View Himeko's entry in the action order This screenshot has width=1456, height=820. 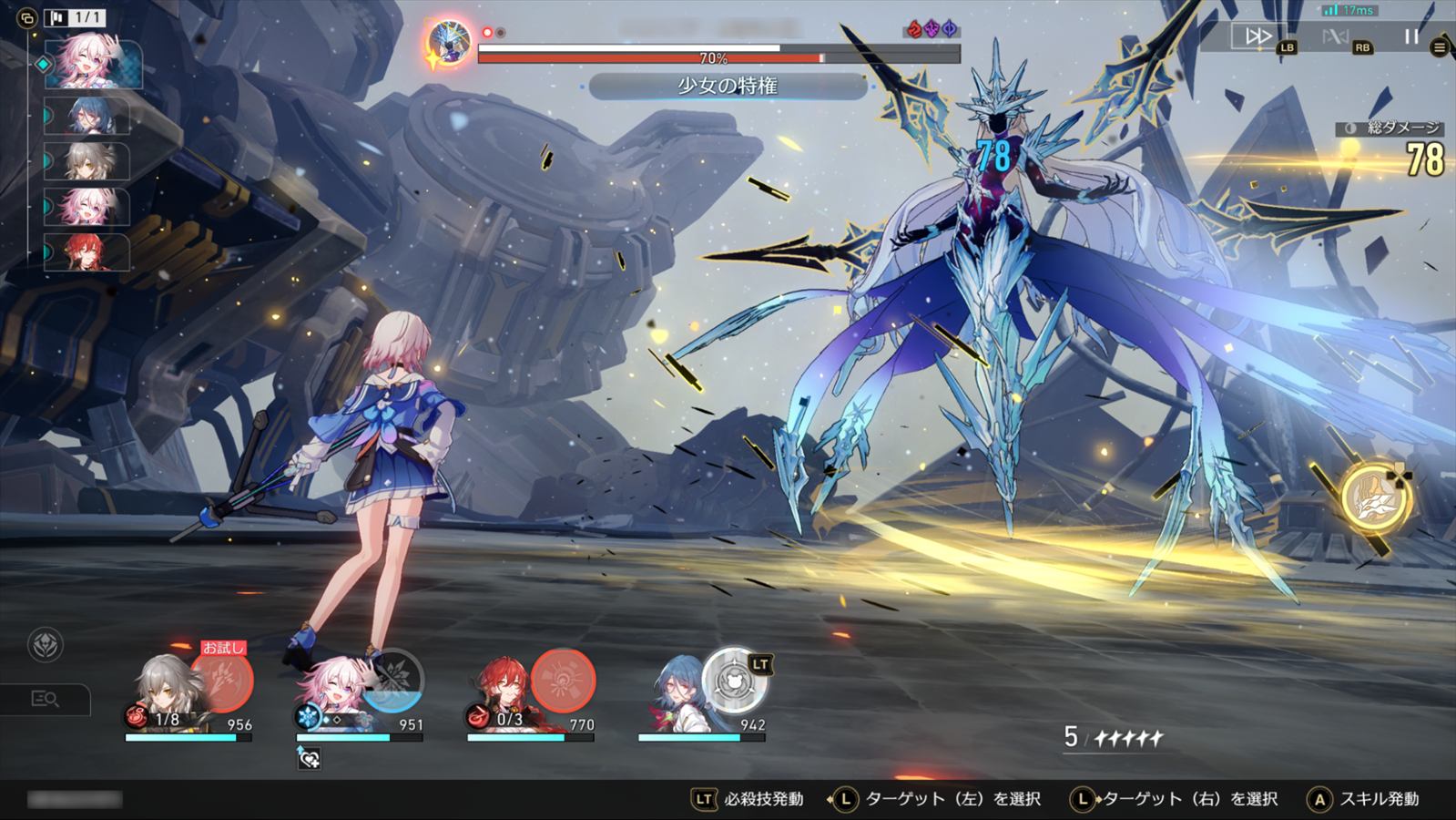(92, 251)
